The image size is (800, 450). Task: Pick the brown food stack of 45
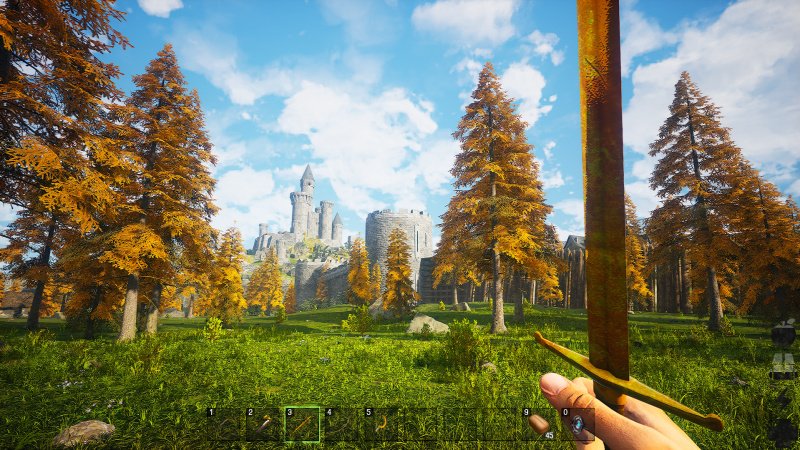pyautogui.click(x=538, y=425)
